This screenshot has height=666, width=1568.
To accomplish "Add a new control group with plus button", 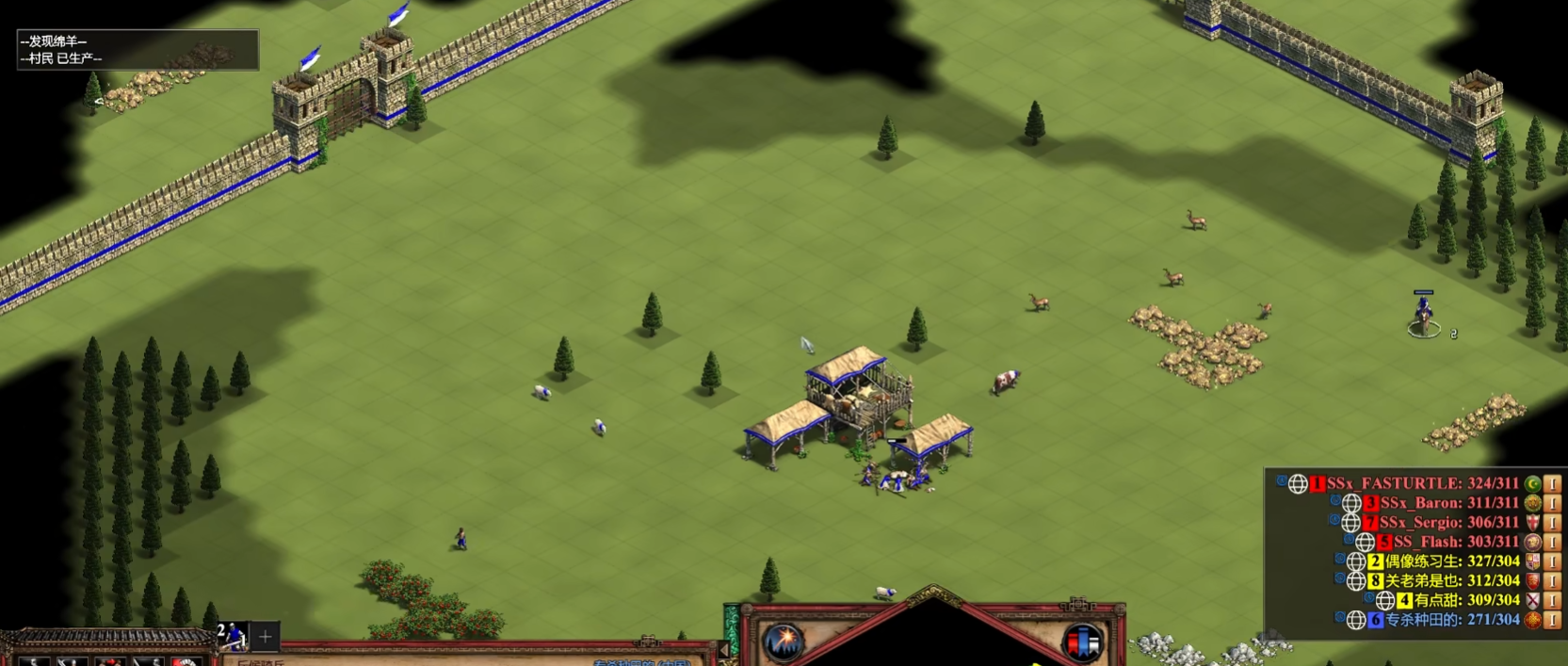I will [266, 637].
